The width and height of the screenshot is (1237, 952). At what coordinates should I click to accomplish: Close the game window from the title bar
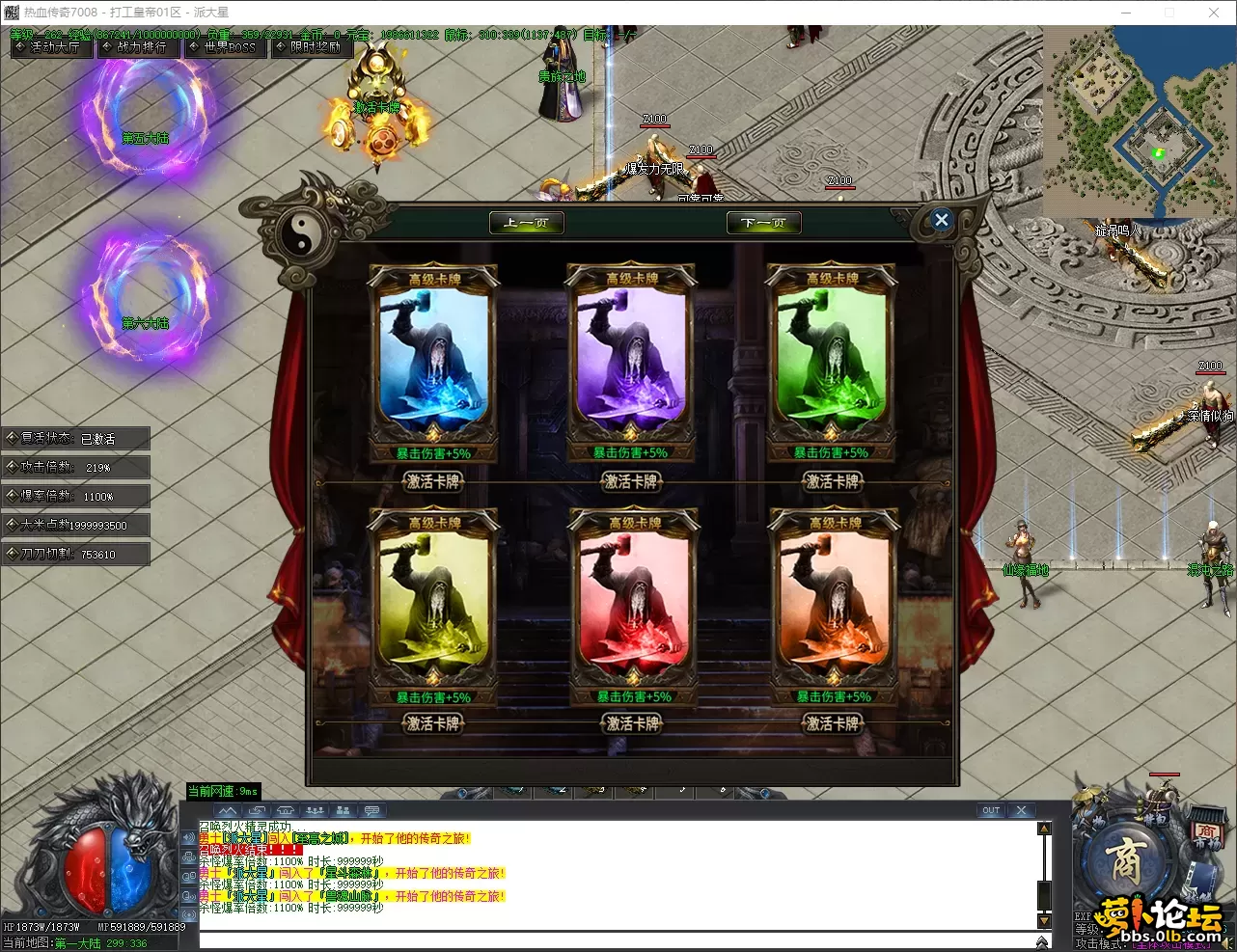[x=1214, y=13]
